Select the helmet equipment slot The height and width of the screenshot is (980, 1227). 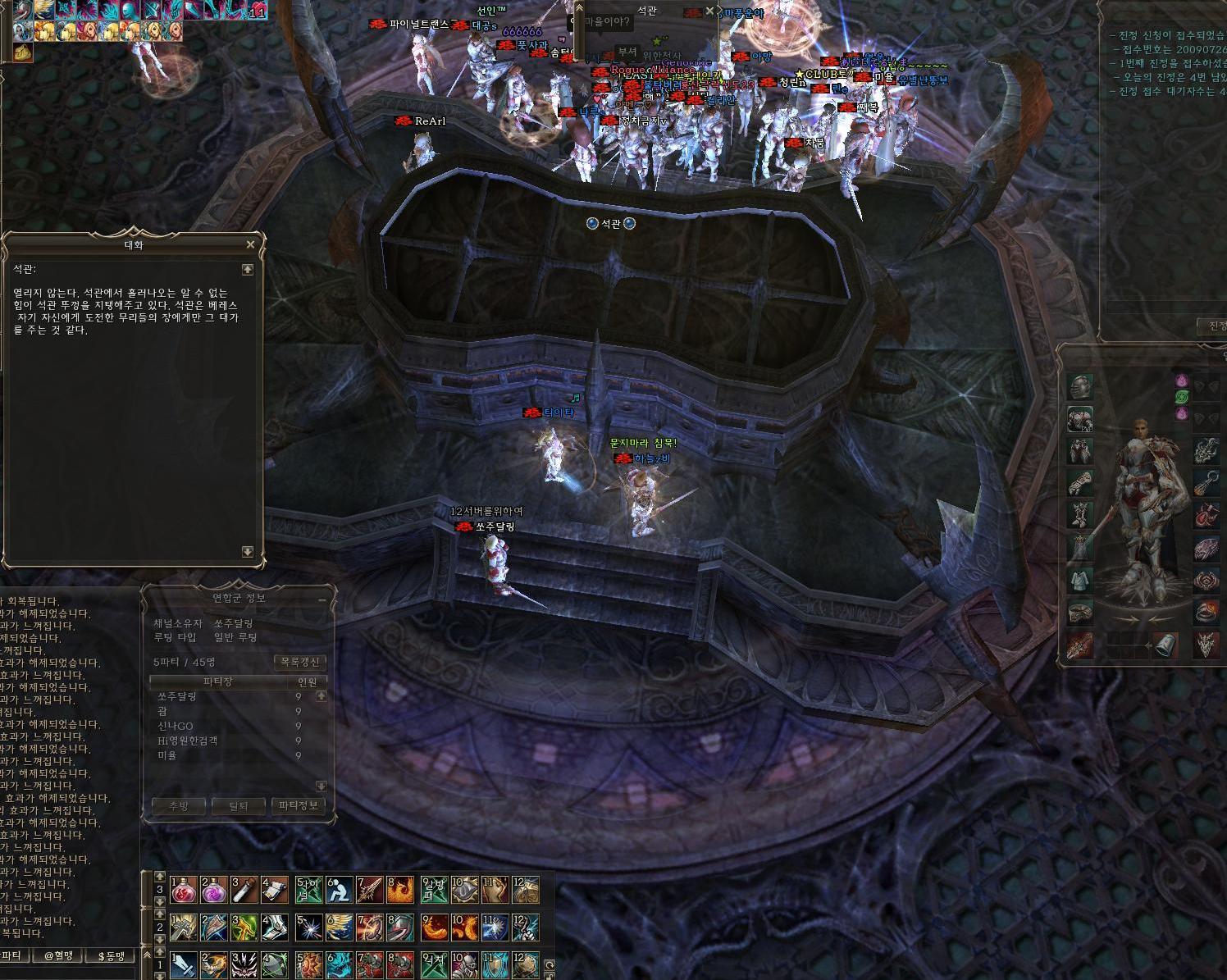(x=1080, y=386)
